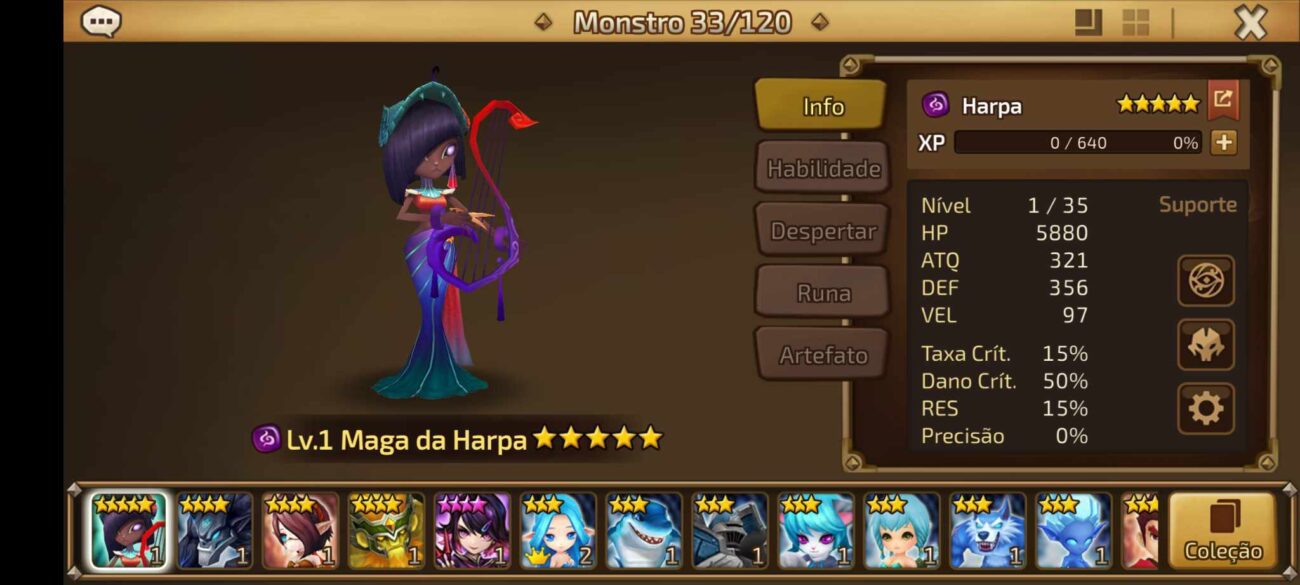Open the Despertar tab
The width and height of the screenshot is (1300, 585).
click(x=822, y=231)
